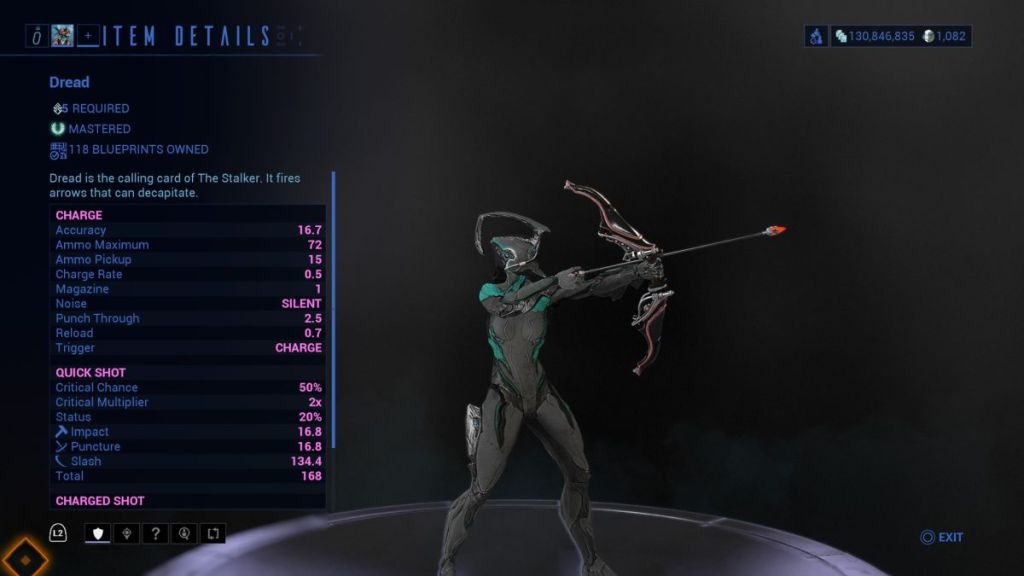The height and width of the screenshot is (576, 1024).
Task: Open the magnifier search tab
Action: [185, 533]
